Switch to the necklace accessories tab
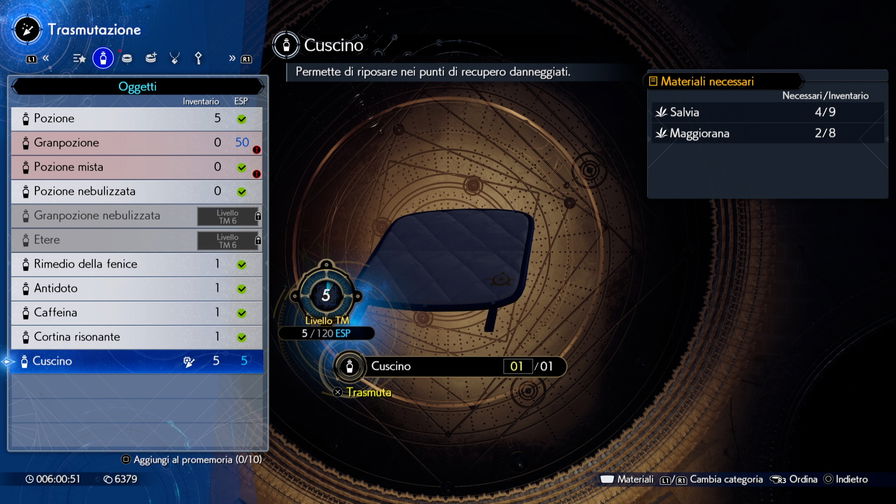Screen dimensions: 896x504 coord(174,58)
